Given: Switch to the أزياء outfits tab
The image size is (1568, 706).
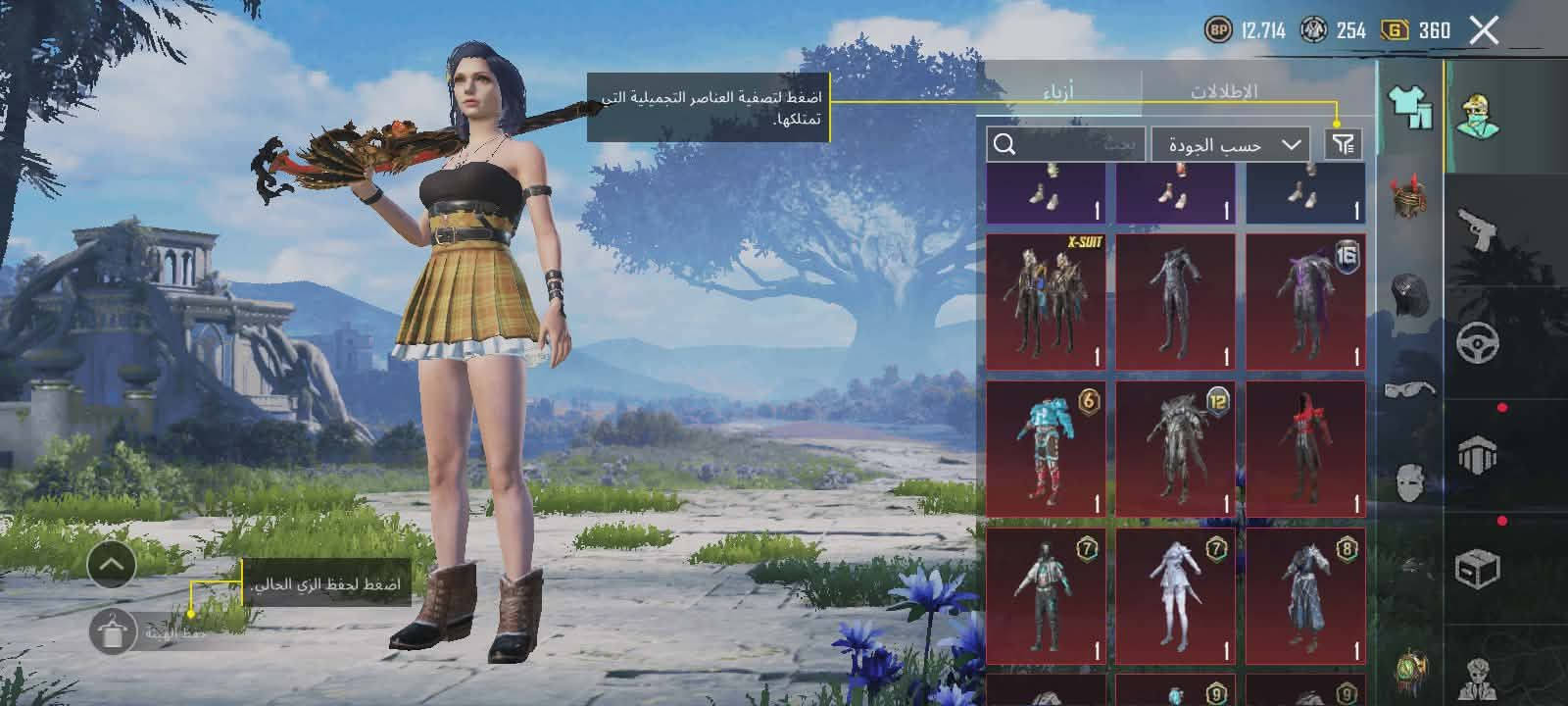Looking at the screenshot, I should coord(1058,91).
